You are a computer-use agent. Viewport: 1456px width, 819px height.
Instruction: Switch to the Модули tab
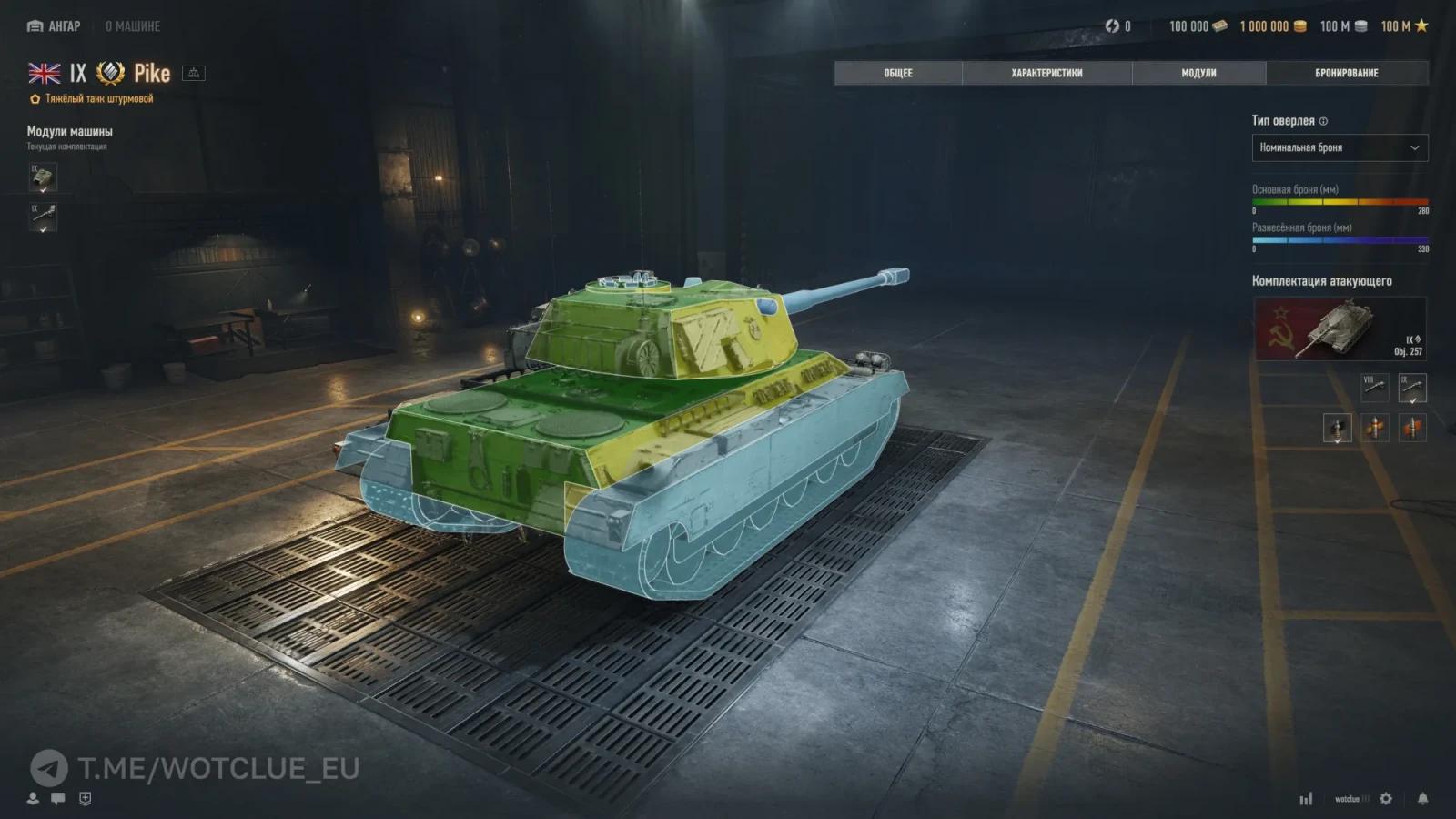pyautogui.click(x=1200, y=74)
